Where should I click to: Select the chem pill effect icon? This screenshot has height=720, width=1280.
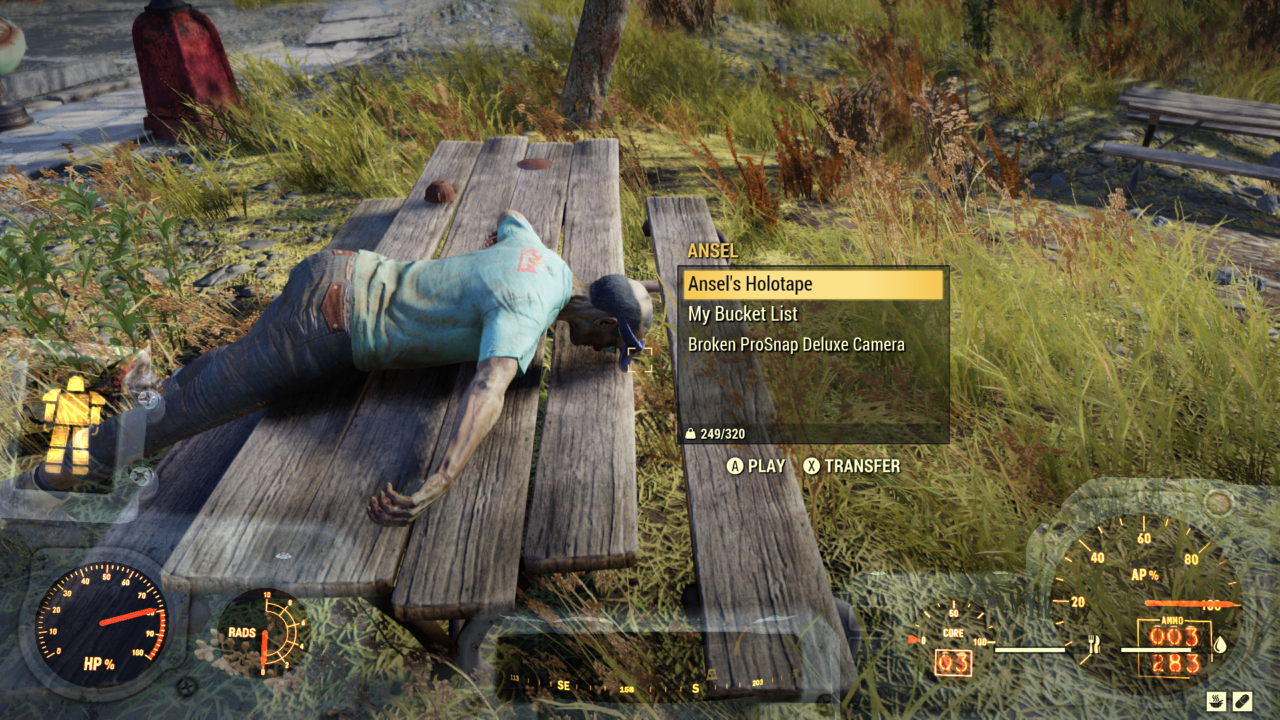coord(1243,700)
